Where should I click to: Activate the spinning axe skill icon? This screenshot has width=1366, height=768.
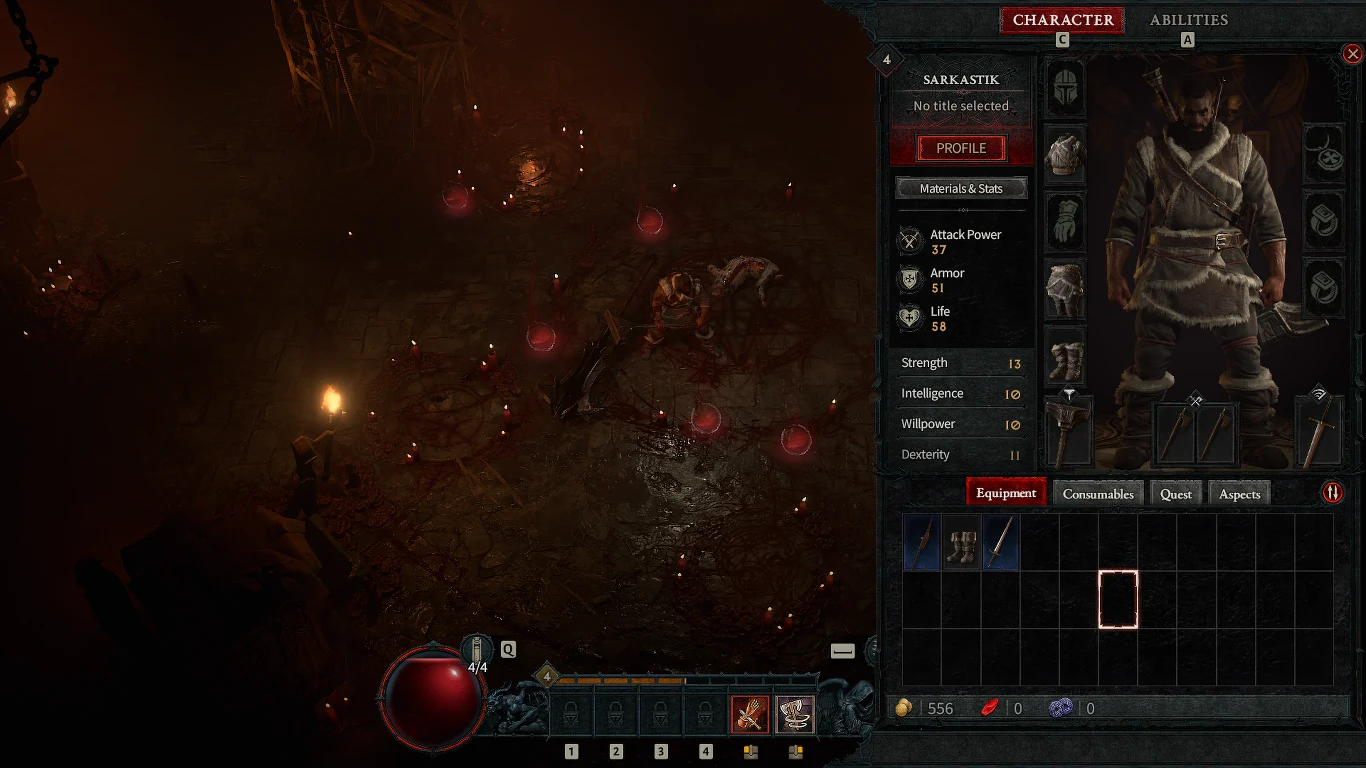click(x=795, y=714)
